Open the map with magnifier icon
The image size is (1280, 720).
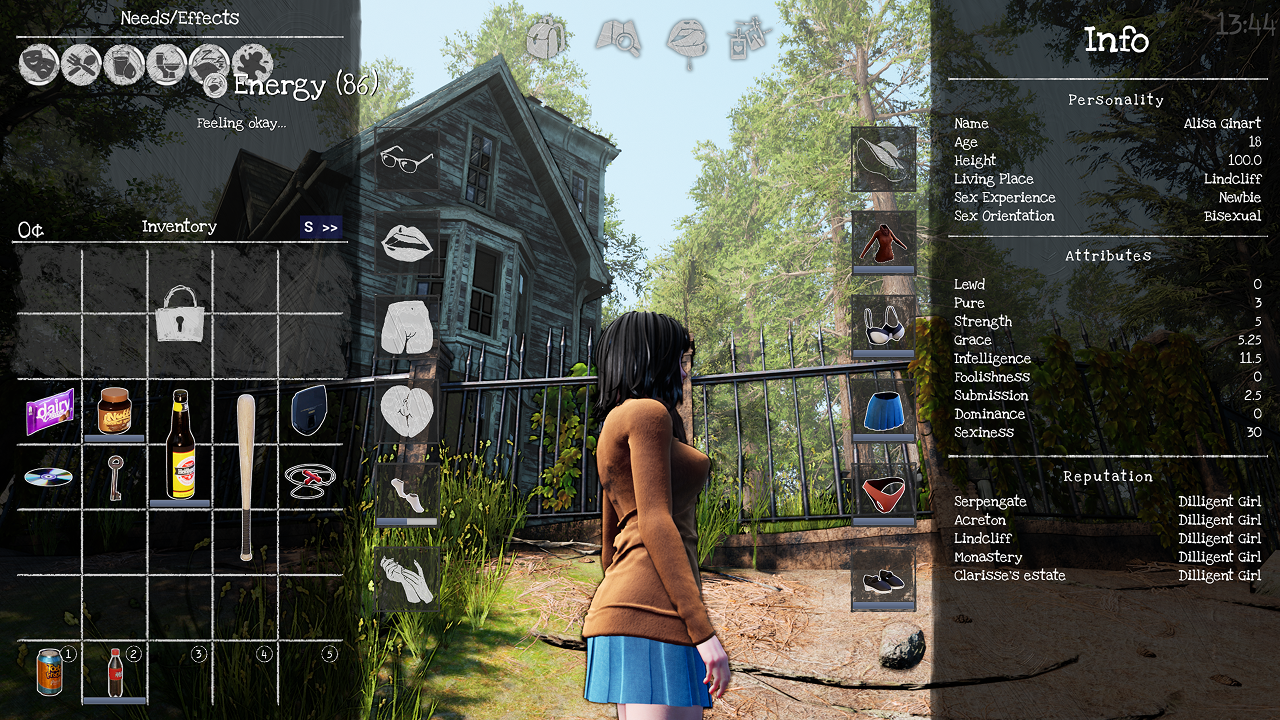pos(617,40)
